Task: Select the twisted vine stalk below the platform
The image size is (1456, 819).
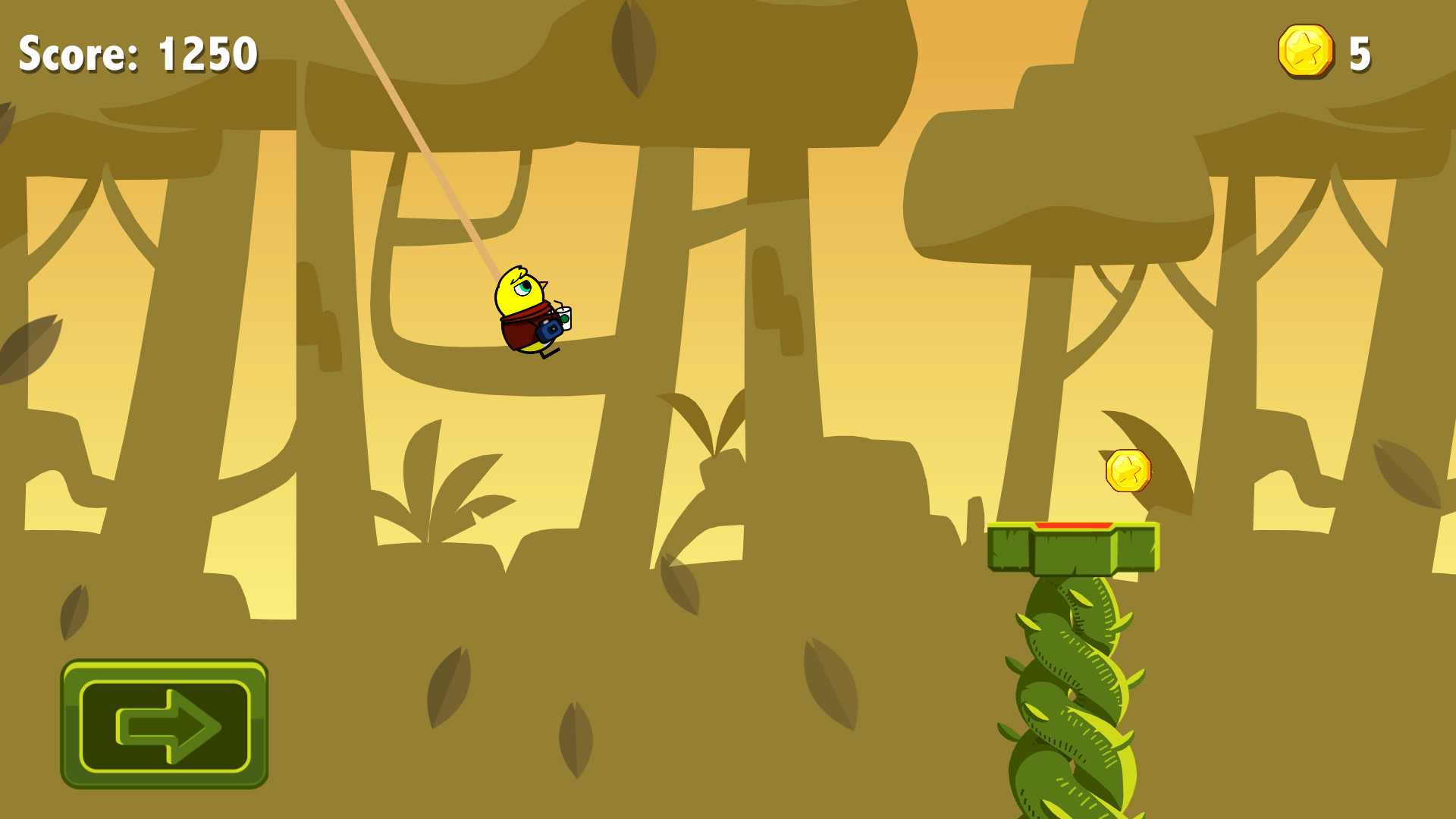Action: 1069,698
